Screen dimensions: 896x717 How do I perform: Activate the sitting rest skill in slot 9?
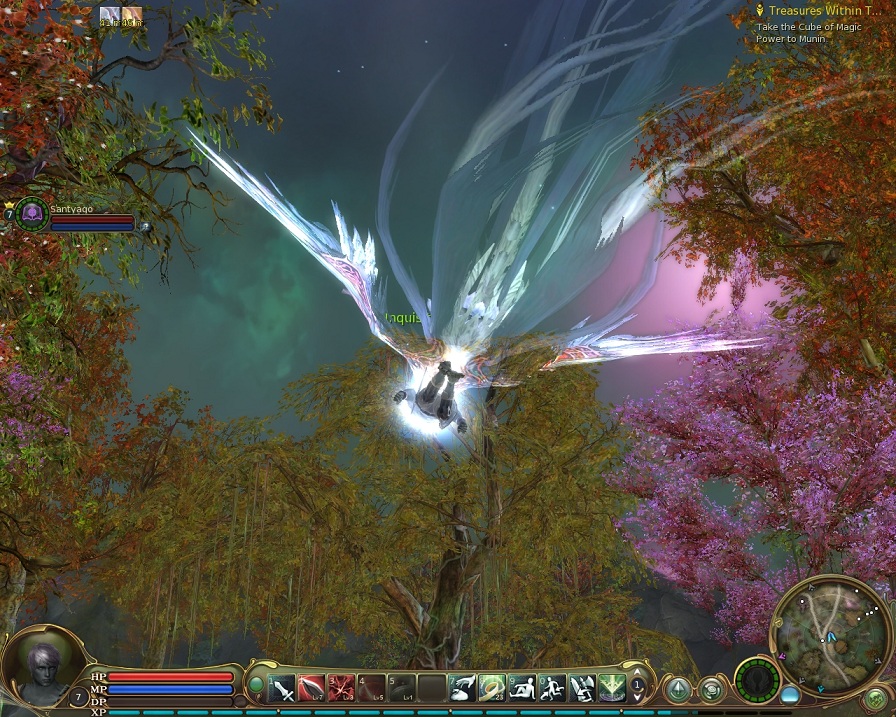click(x=522, y=688)
